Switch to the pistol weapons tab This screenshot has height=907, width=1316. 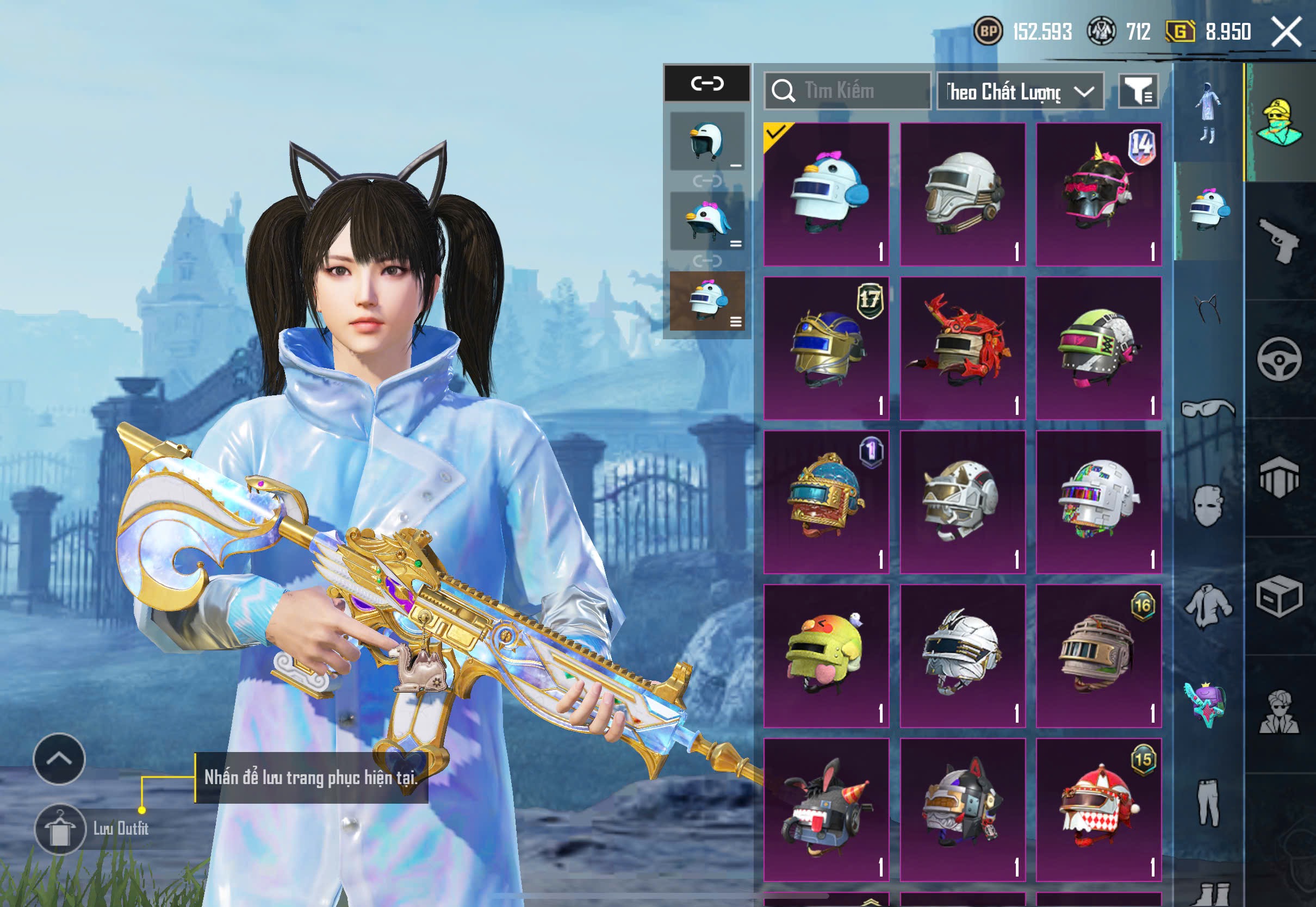pos(1279,240)
